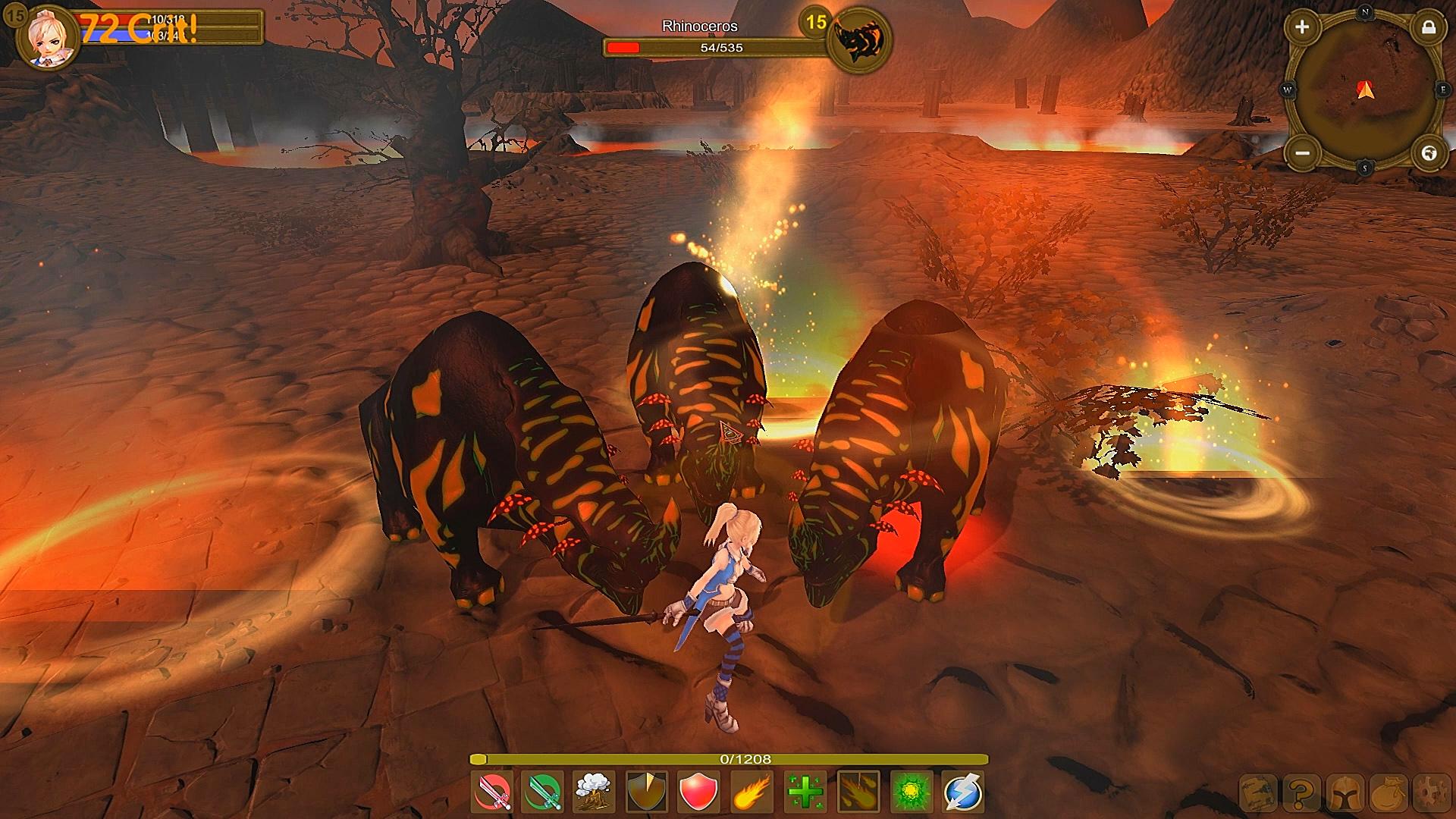Open the question mark help menu
Screen dimensions: 1456x819
tap(1301, 793)
